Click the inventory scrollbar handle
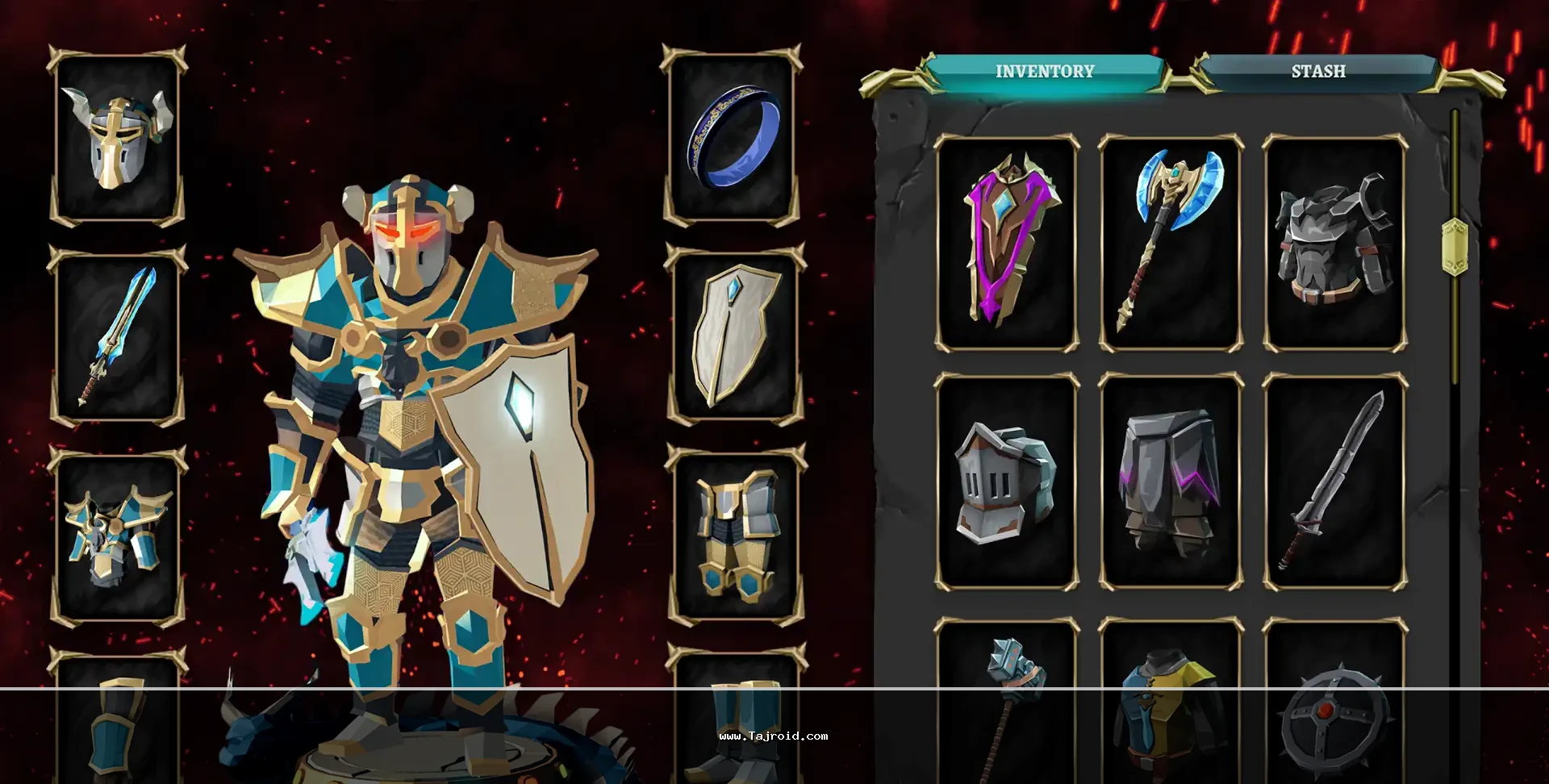1549x784 pixels. pyautogui.click(x=1454, y=246)
